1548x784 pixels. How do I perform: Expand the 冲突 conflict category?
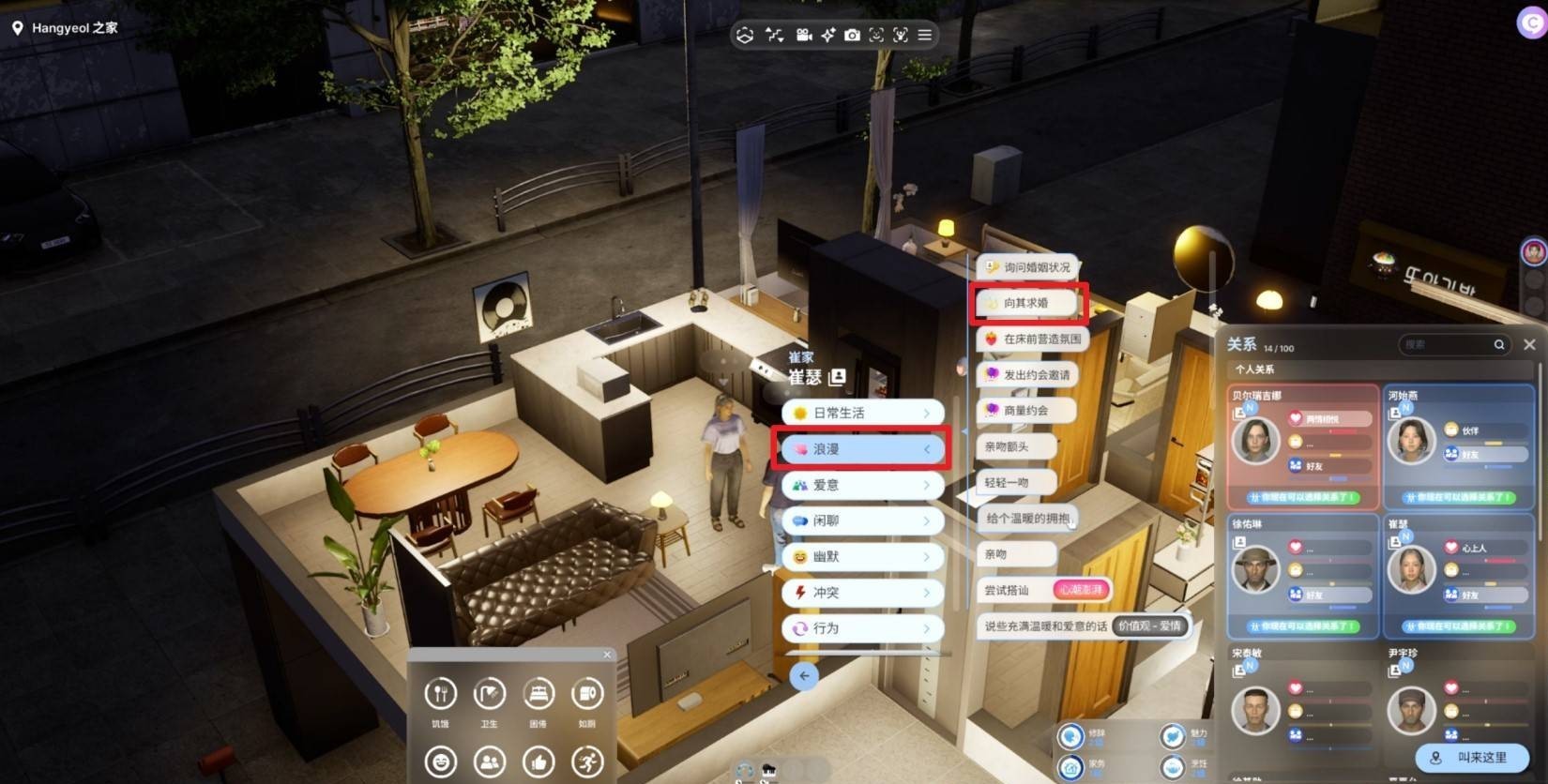point(862,593)
